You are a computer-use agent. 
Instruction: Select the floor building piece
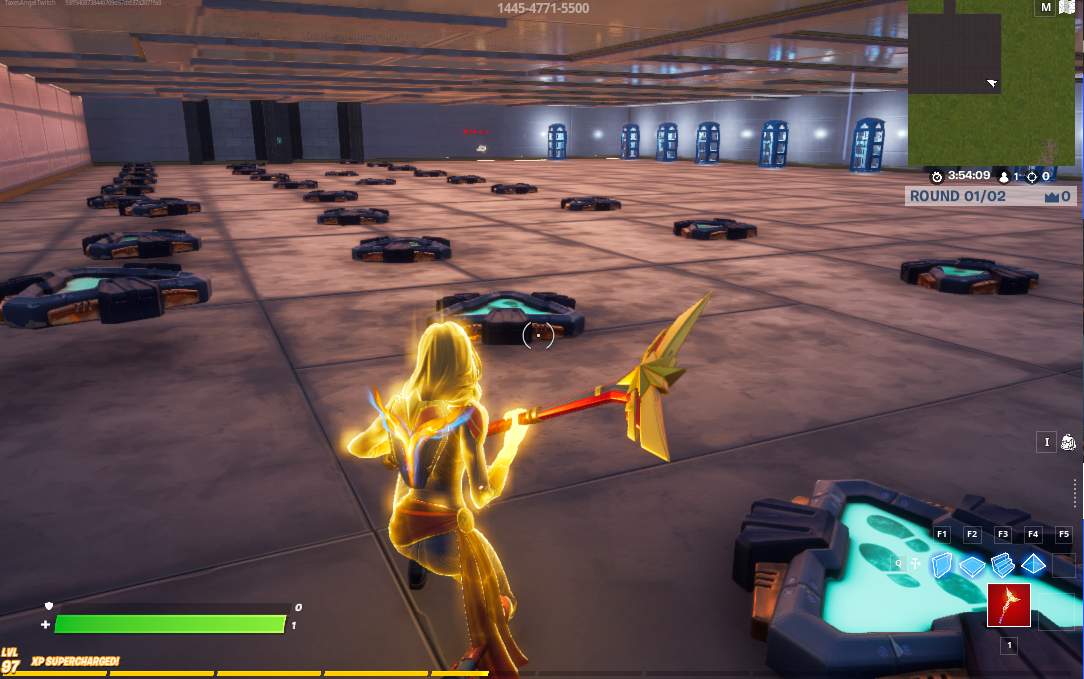tap(972, 567)
